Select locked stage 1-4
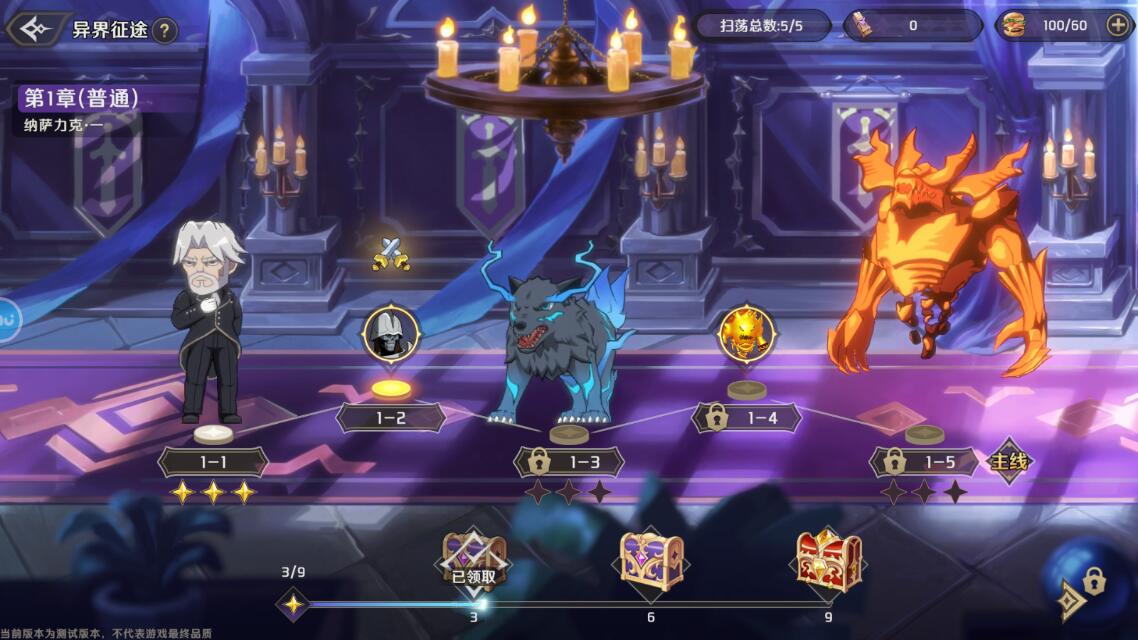Viewport: 1138px width, 640px height. pyautogui.click(x=747, y=418)
